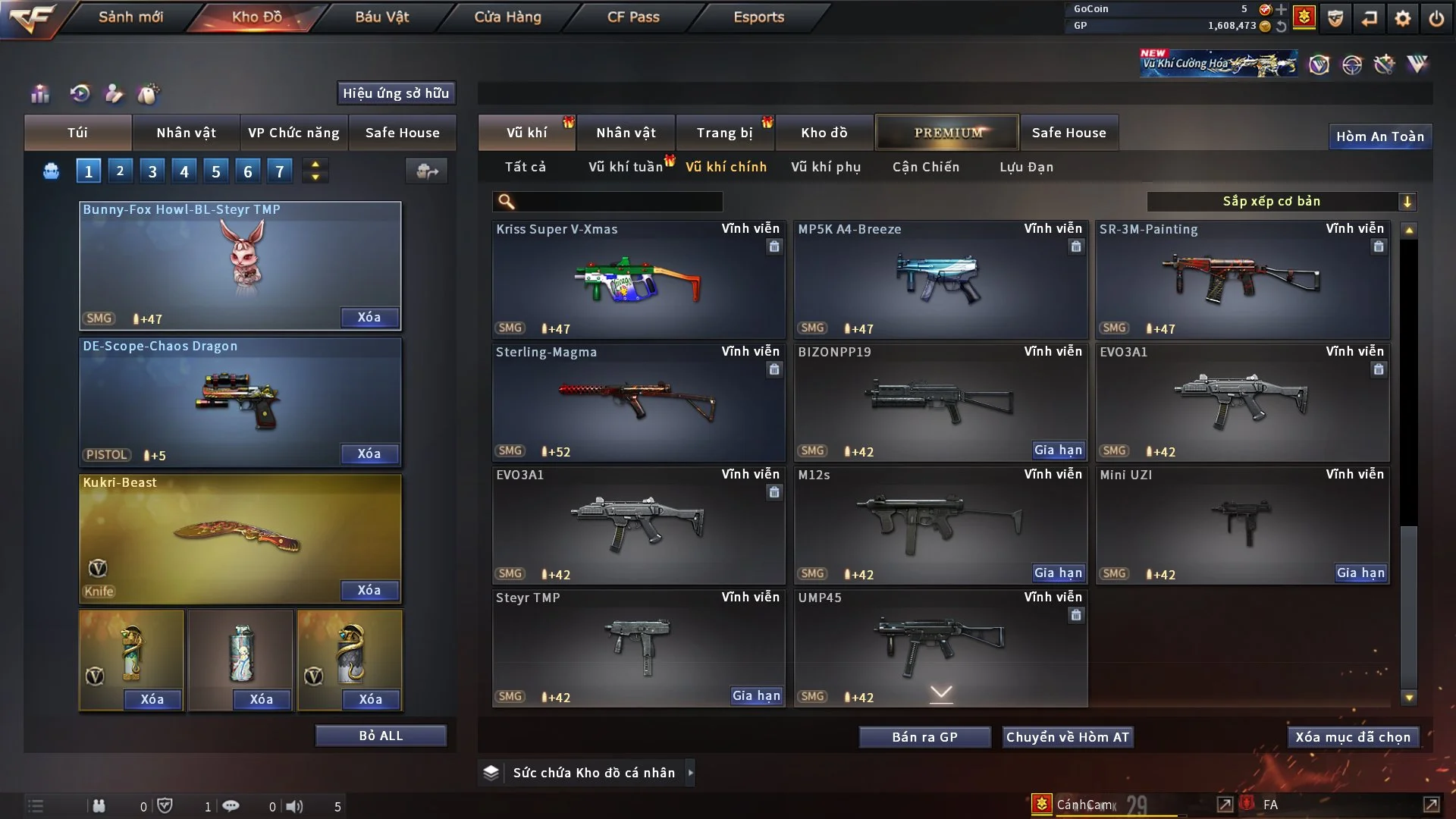Extend the Mini UZI with Gia hạn
Viewport: 1456px width, 819px height.
tap(1360, 573)
